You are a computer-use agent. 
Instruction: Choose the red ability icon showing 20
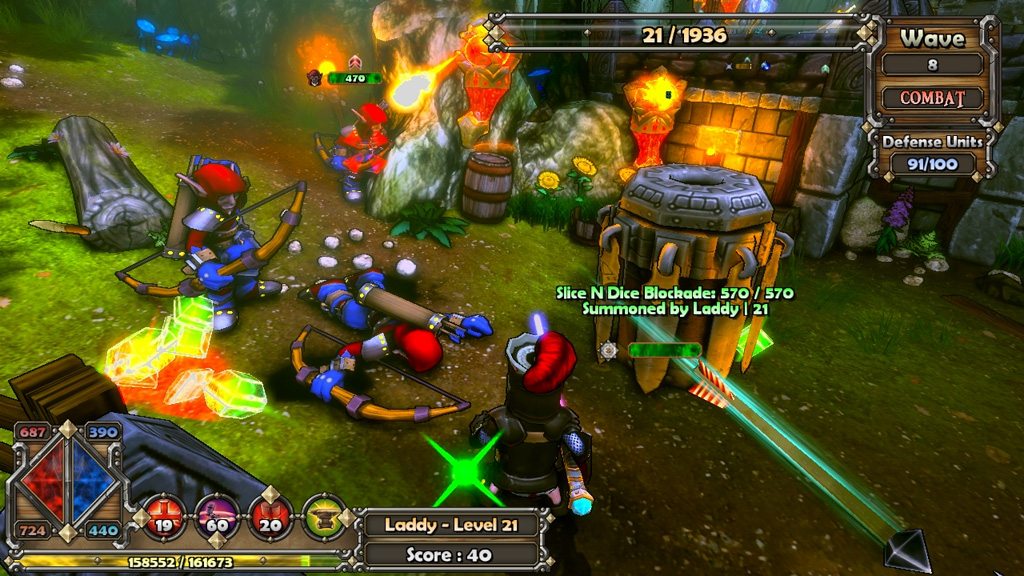pos(270,517)
